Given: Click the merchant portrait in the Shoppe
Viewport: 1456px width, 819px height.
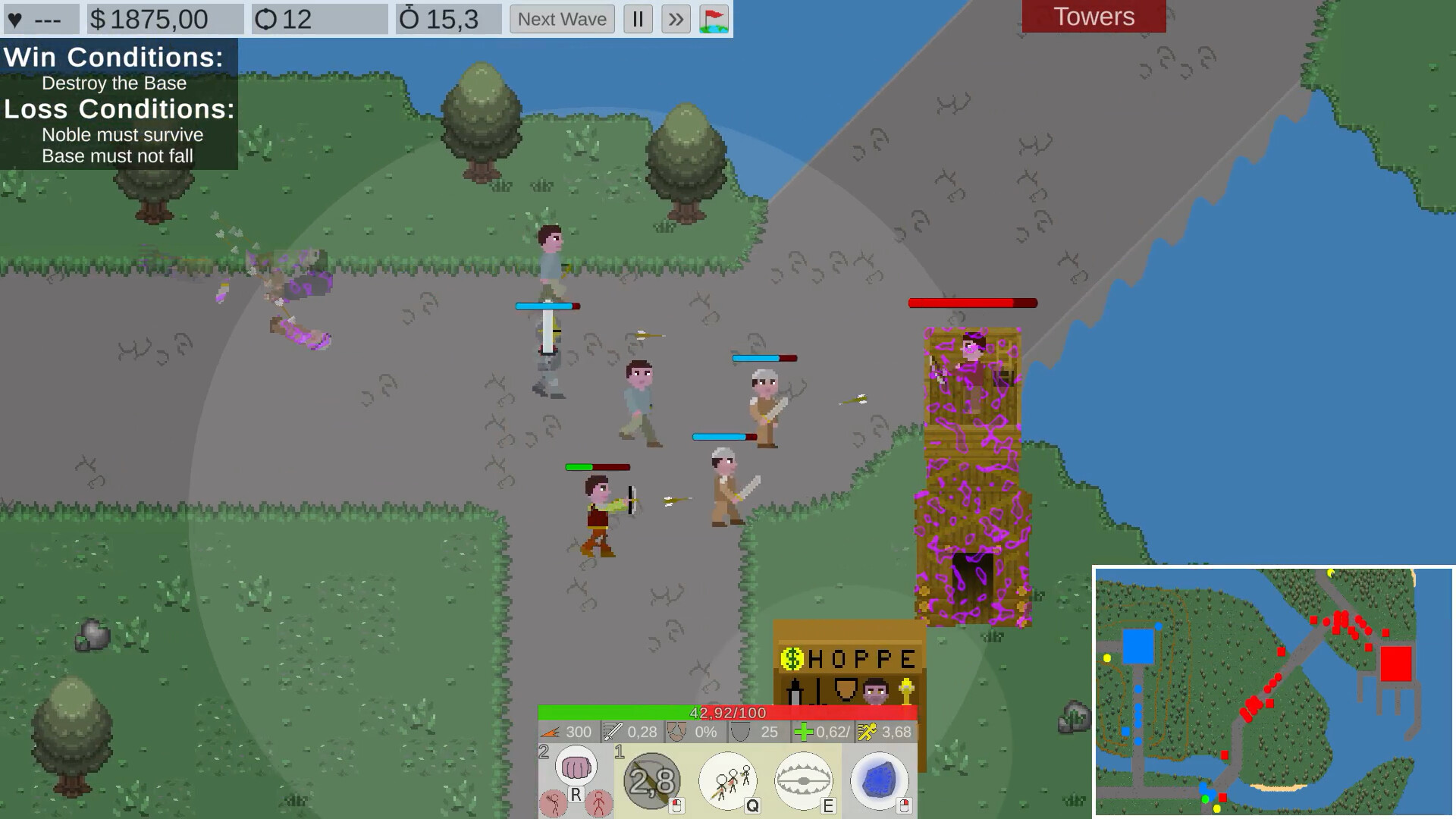Looking at the screenshot, I should pyautogui.click(x=875, y=692).
